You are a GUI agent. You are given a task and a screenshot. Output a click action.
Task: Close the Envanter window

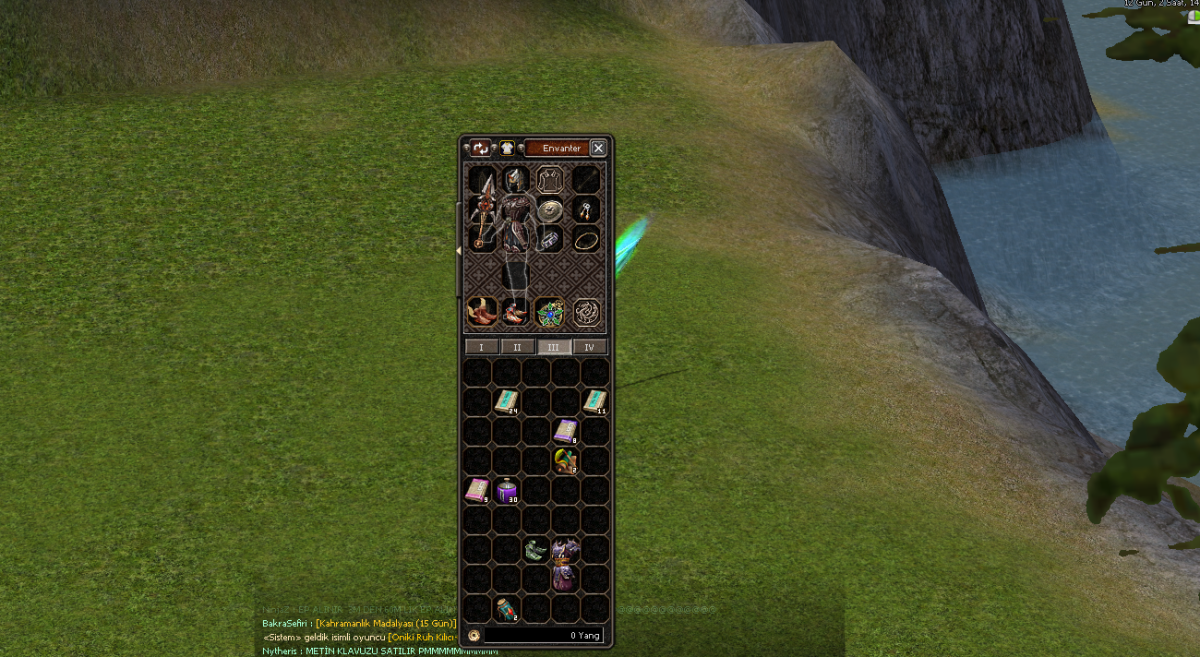click(598, 148)
